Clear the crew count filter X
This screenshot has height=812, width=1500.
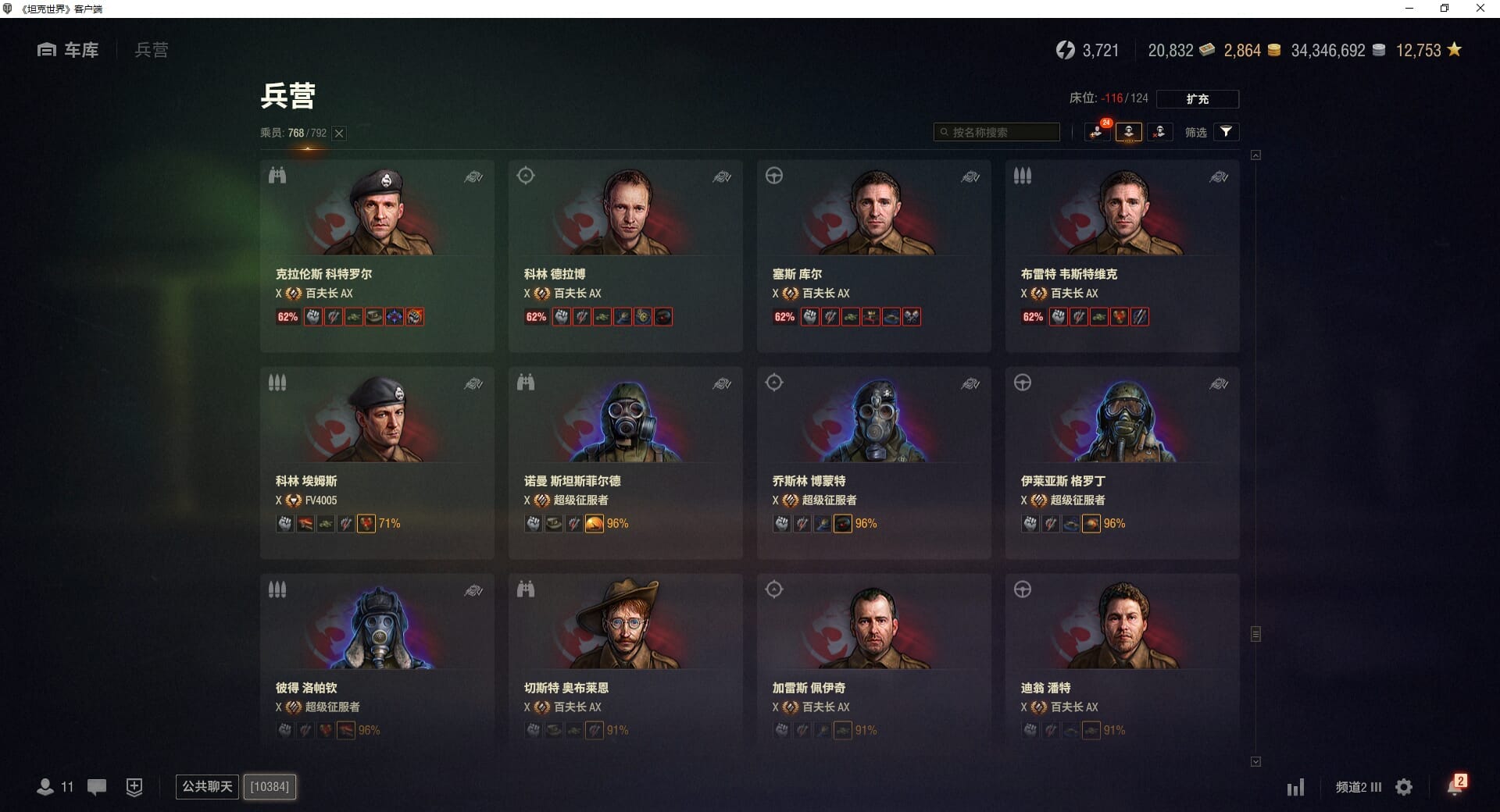pos(339,134)
